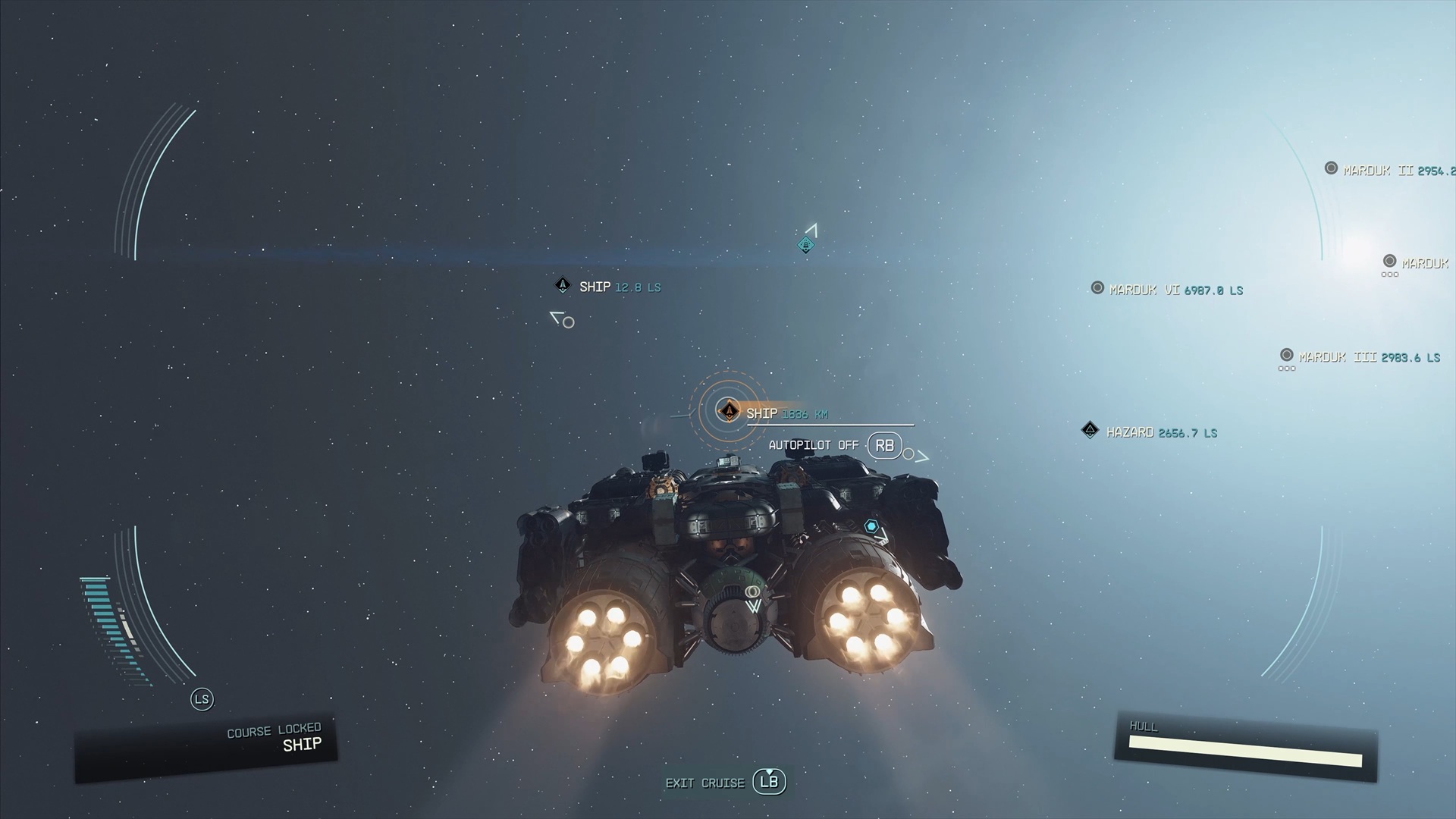Click the targeted orange Ship marker
Viewport: 1456px width, 819px height.
[x=729, y=411]
